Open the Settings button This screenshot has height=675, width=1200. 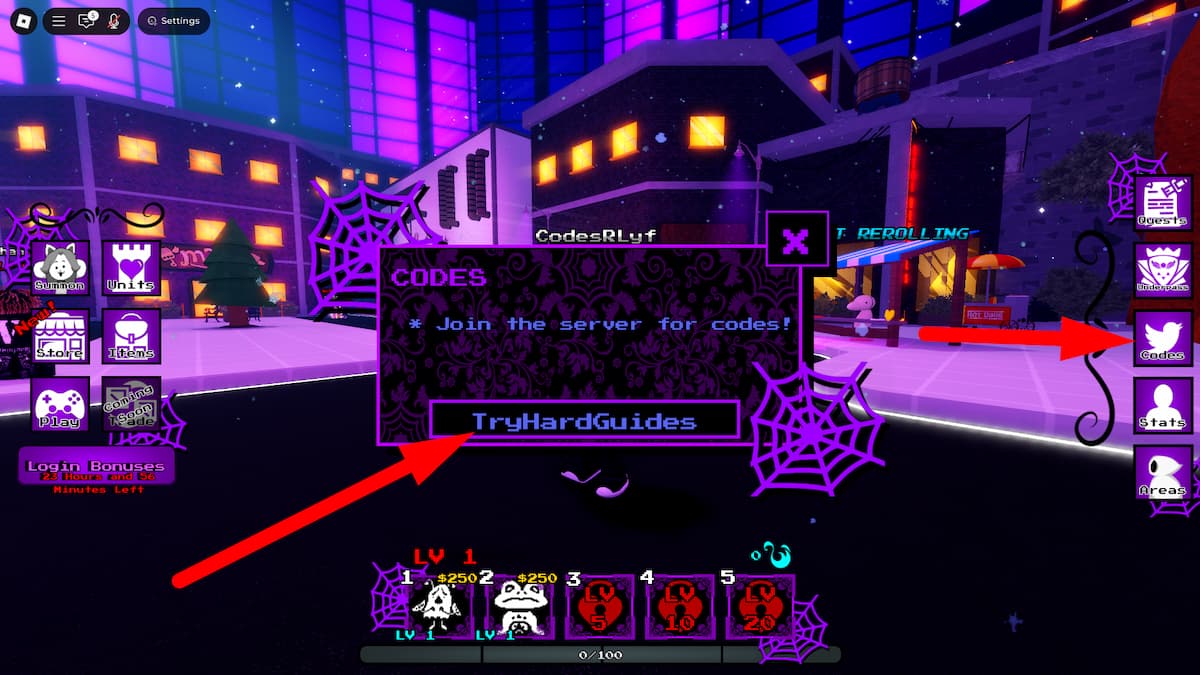tap(173, 20)
